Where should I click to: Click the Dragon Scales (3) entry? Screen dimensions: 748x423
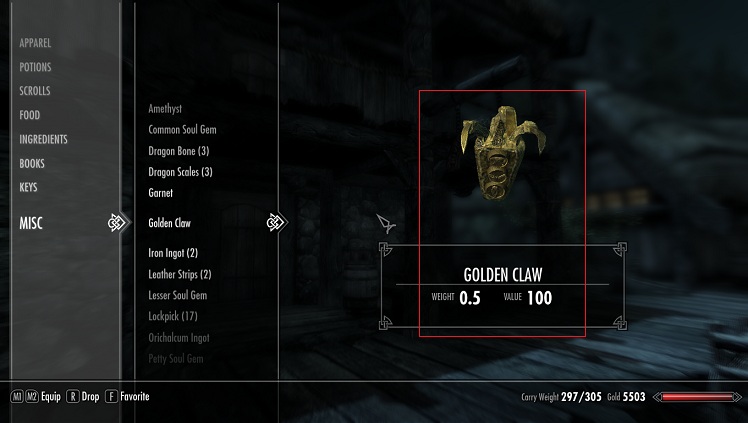click(180, 172)
